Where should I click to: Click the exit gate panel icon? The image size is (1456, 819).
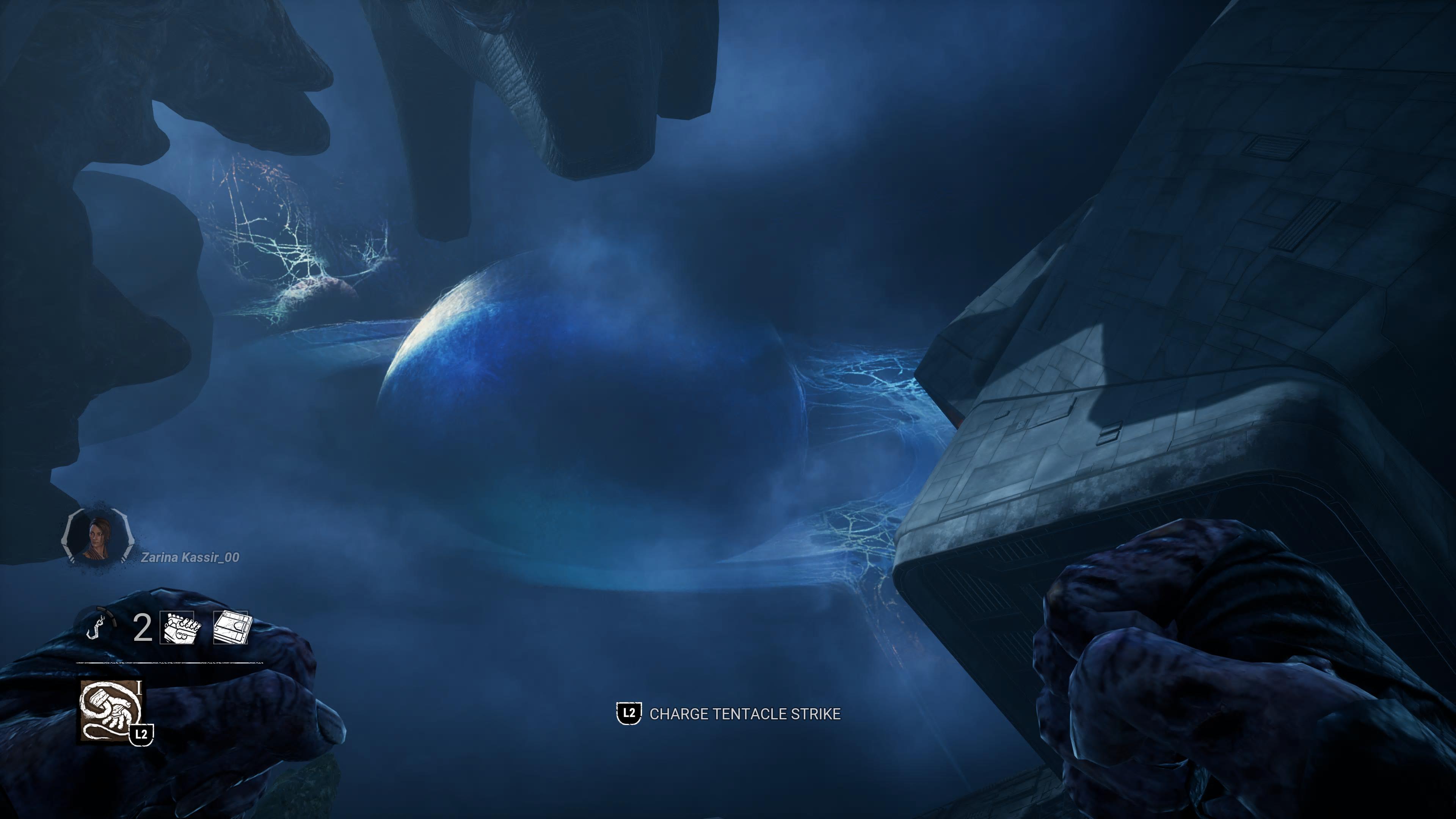click(231, 628)
